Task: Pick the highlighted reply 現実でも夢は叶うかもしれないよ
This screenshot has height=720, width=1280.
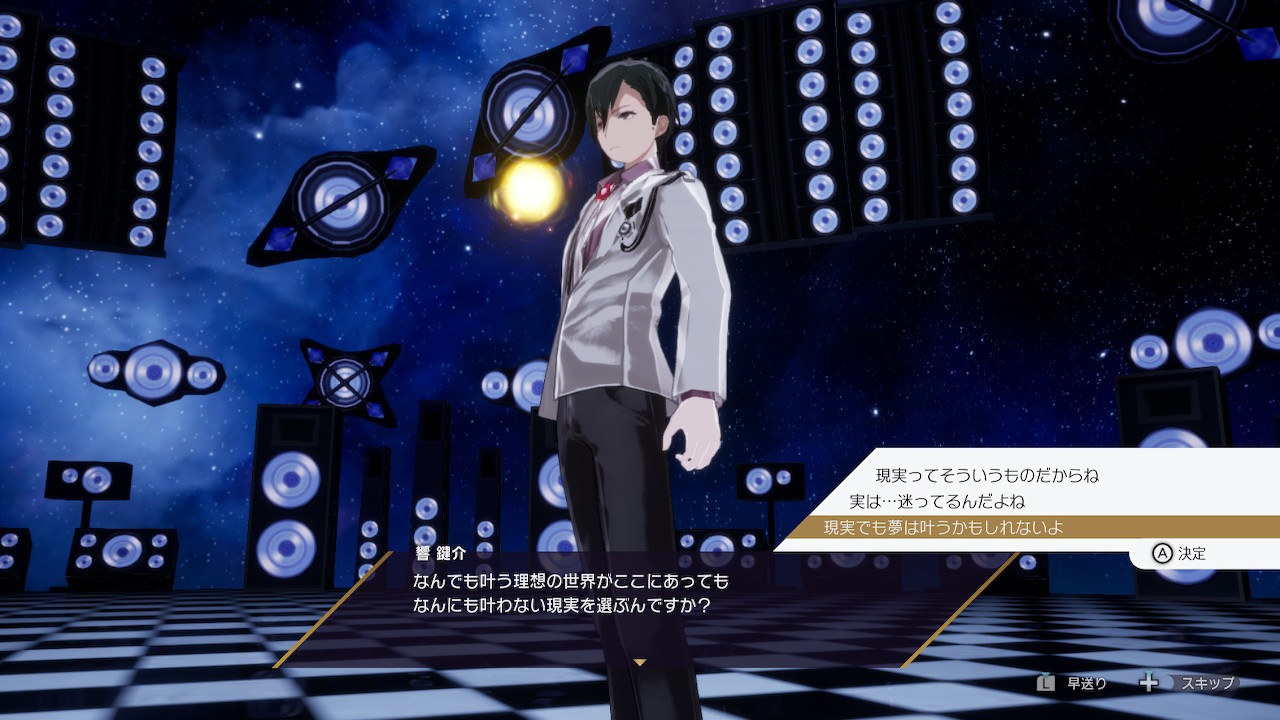Action: [x=942, y=527]
